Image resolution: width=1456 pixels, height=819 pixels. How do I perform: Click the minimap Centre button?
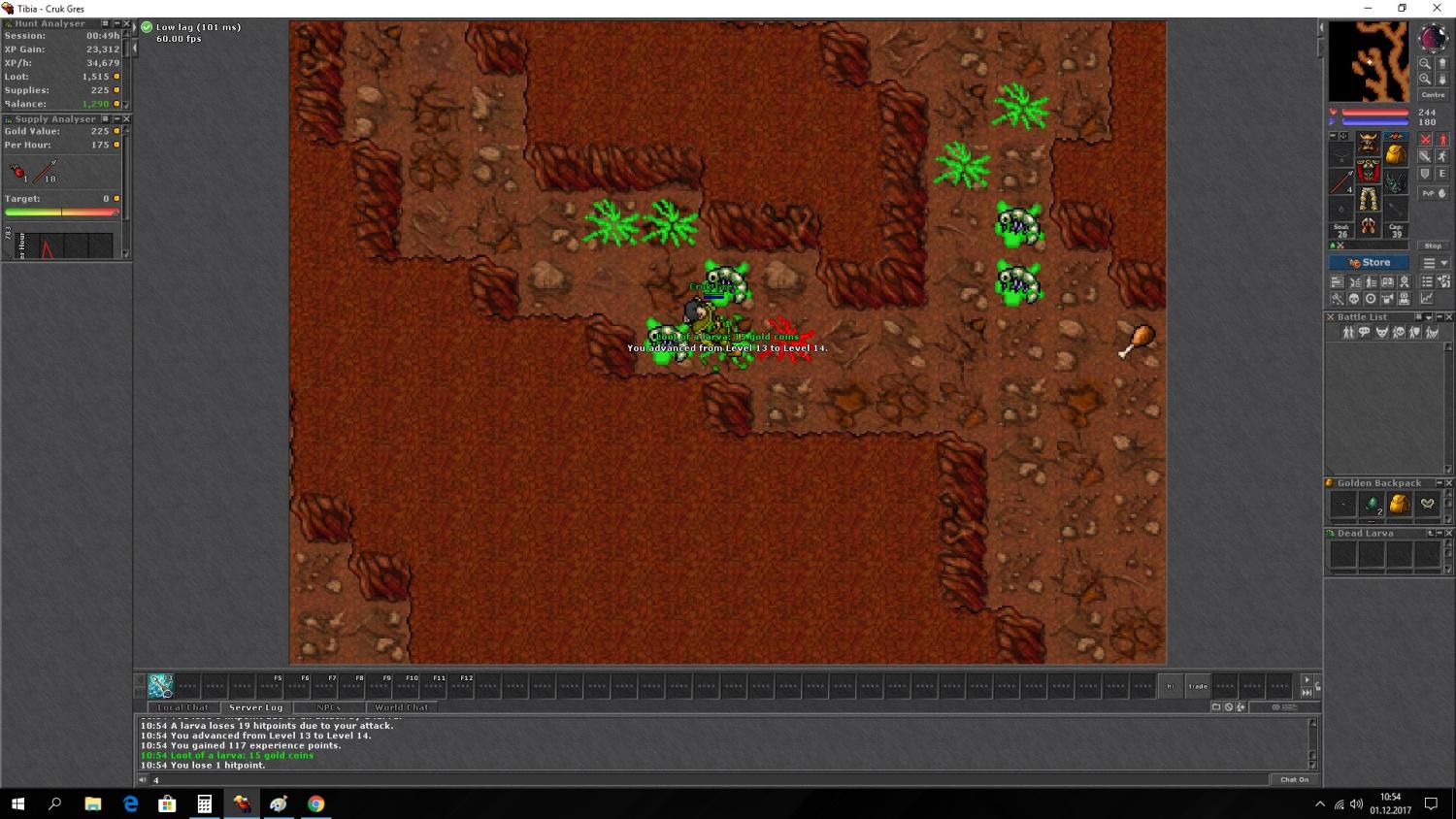click(x=1433, y=95)
